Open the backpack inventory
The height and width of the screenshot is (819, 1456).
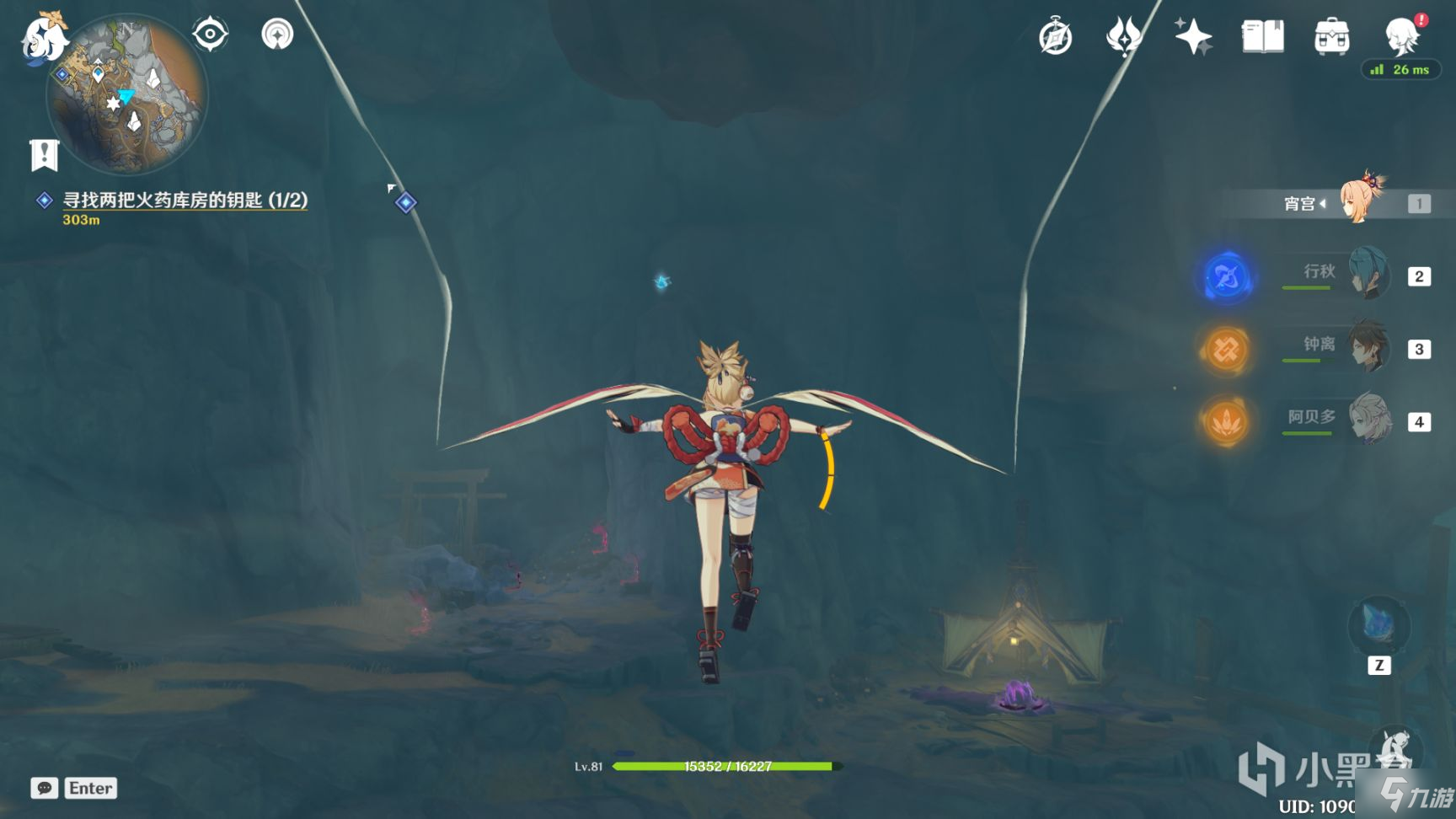pos(1331,37)
